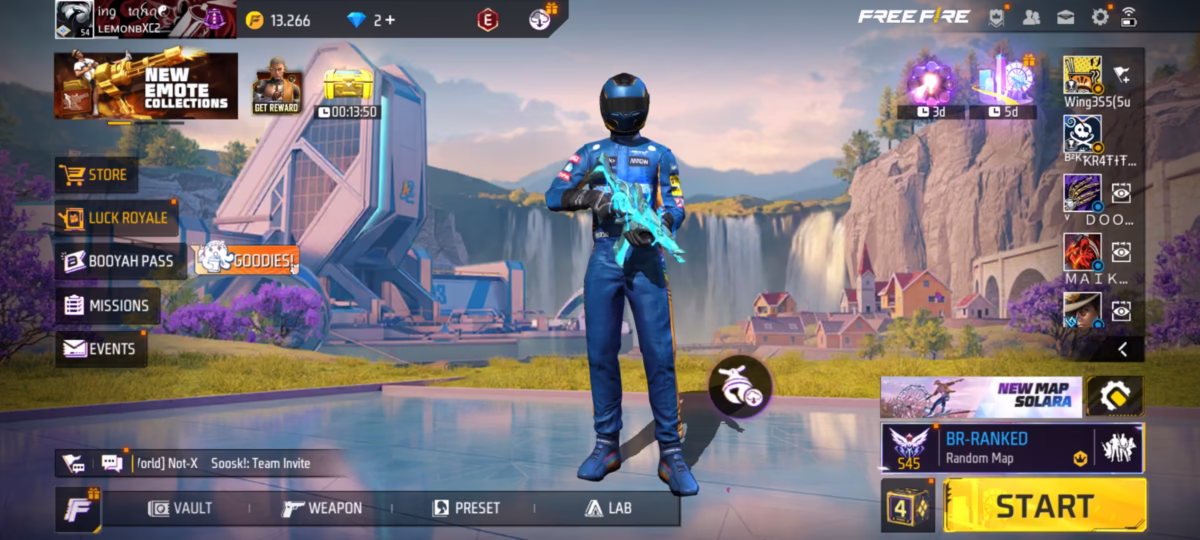Screen dimensions: 1200x540
Task: View the New Map Solara banner
Action: tap(980, 397)
